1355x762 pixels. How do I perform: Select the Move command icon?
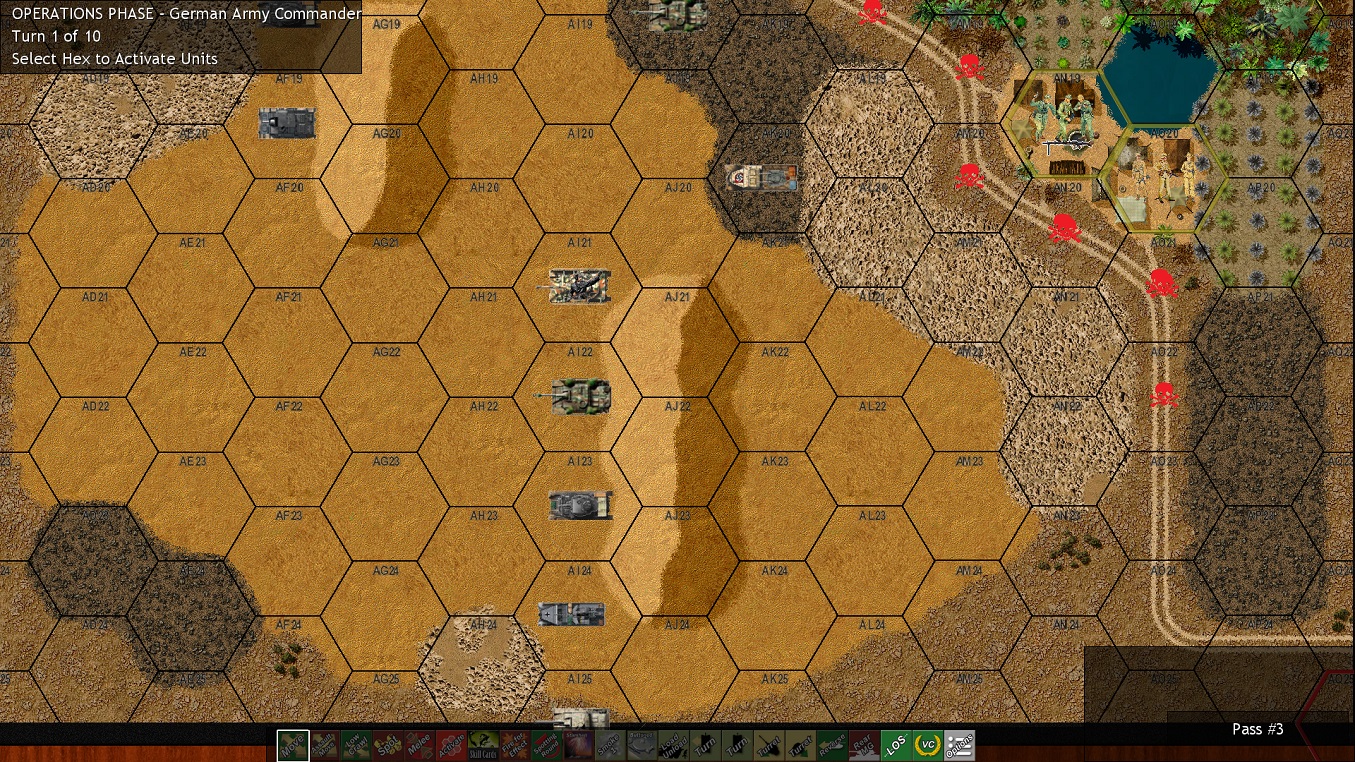[x=292, y=745]
